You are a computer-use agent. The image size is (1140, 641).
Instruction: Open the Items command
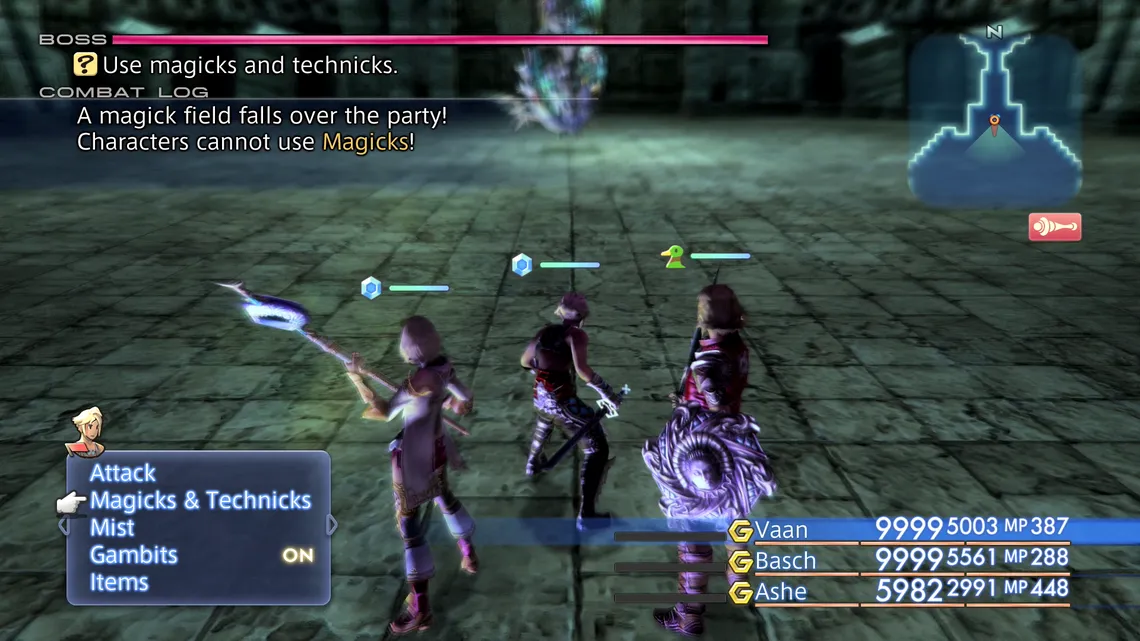[x=119, y=583]
